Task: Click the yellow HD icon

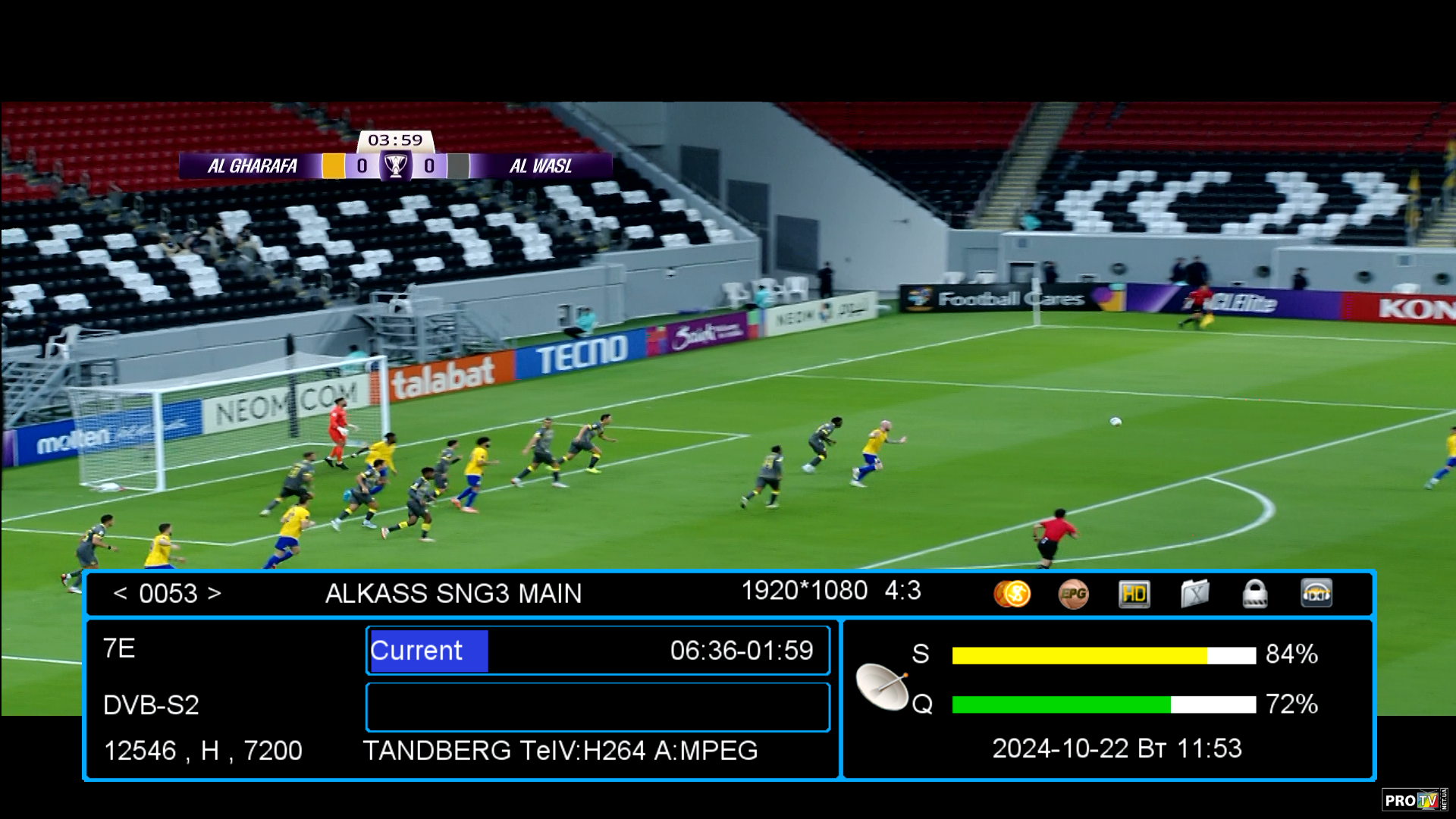Action: pos(1134,594)
